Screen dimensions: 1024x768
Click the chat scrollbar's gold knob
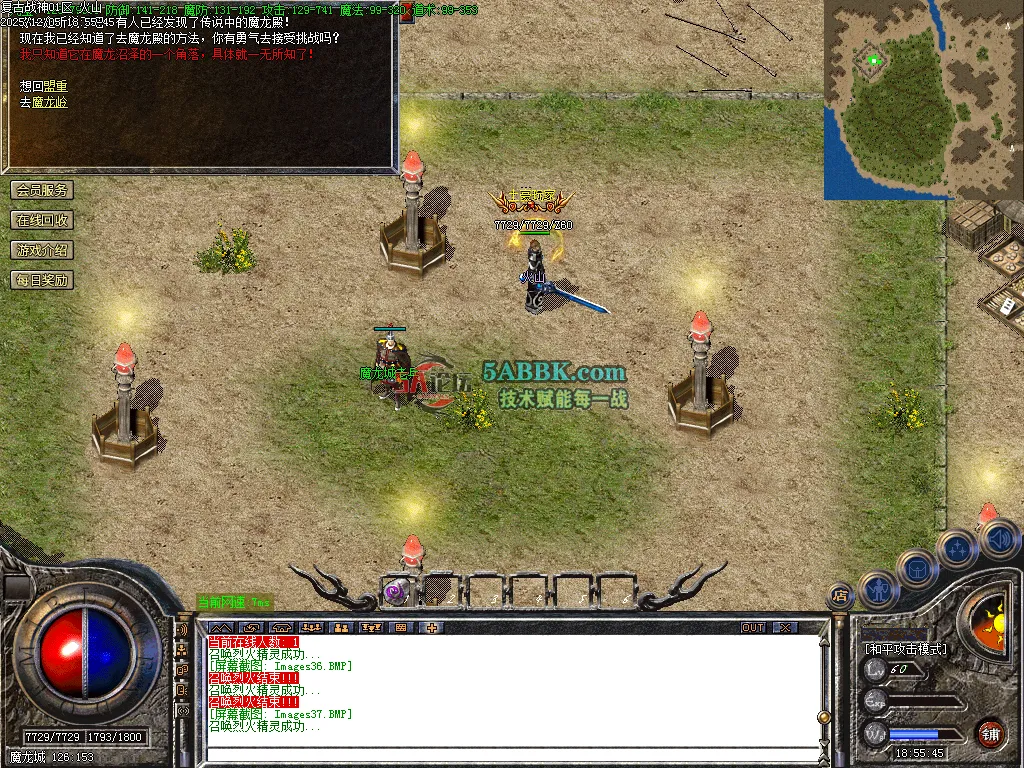pyautogui.click(x=824, y=717)
